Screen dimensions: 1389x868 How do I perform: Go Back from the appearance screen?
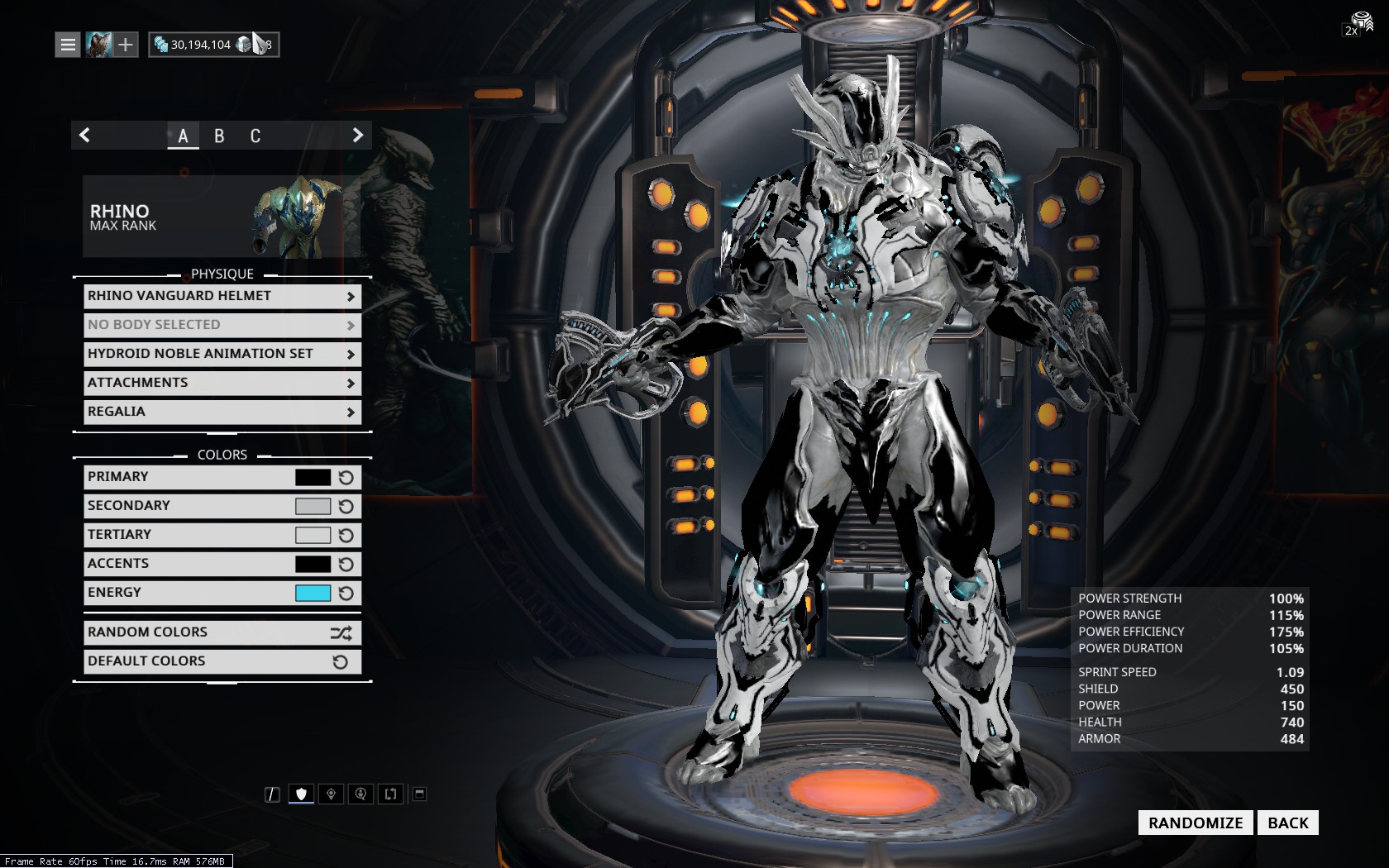coord(1287,823)
